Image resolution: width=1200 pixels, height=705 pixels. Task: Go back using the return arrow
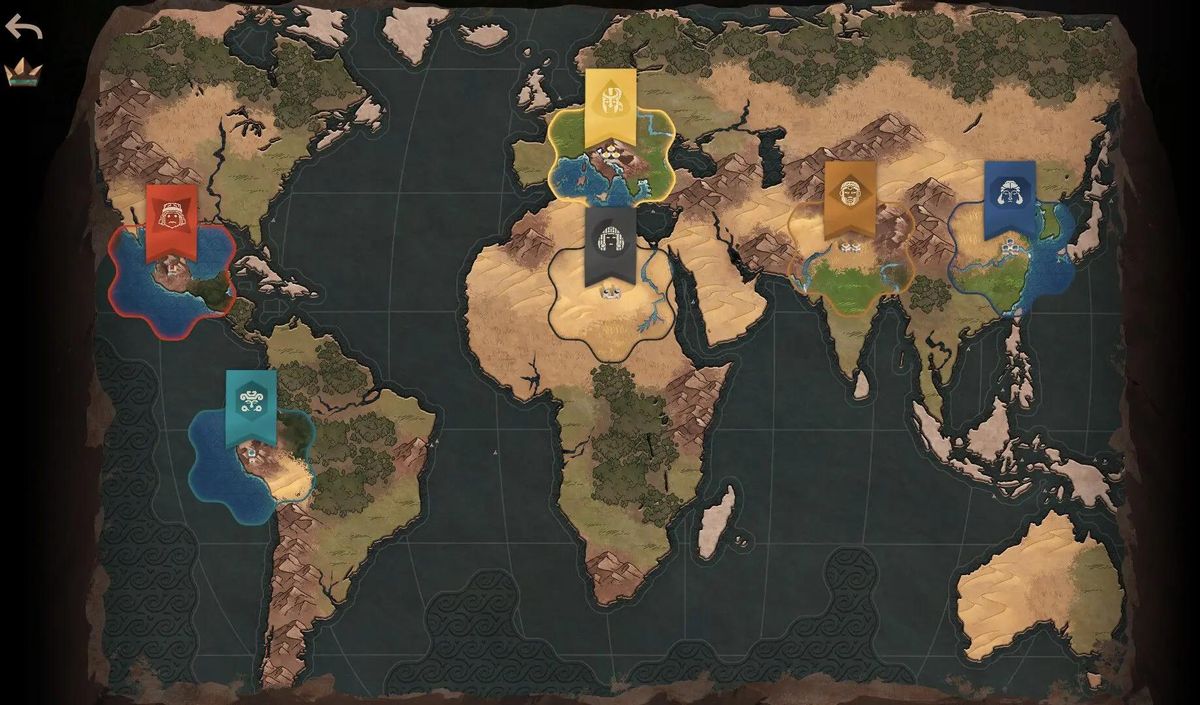tap(23, 26)
